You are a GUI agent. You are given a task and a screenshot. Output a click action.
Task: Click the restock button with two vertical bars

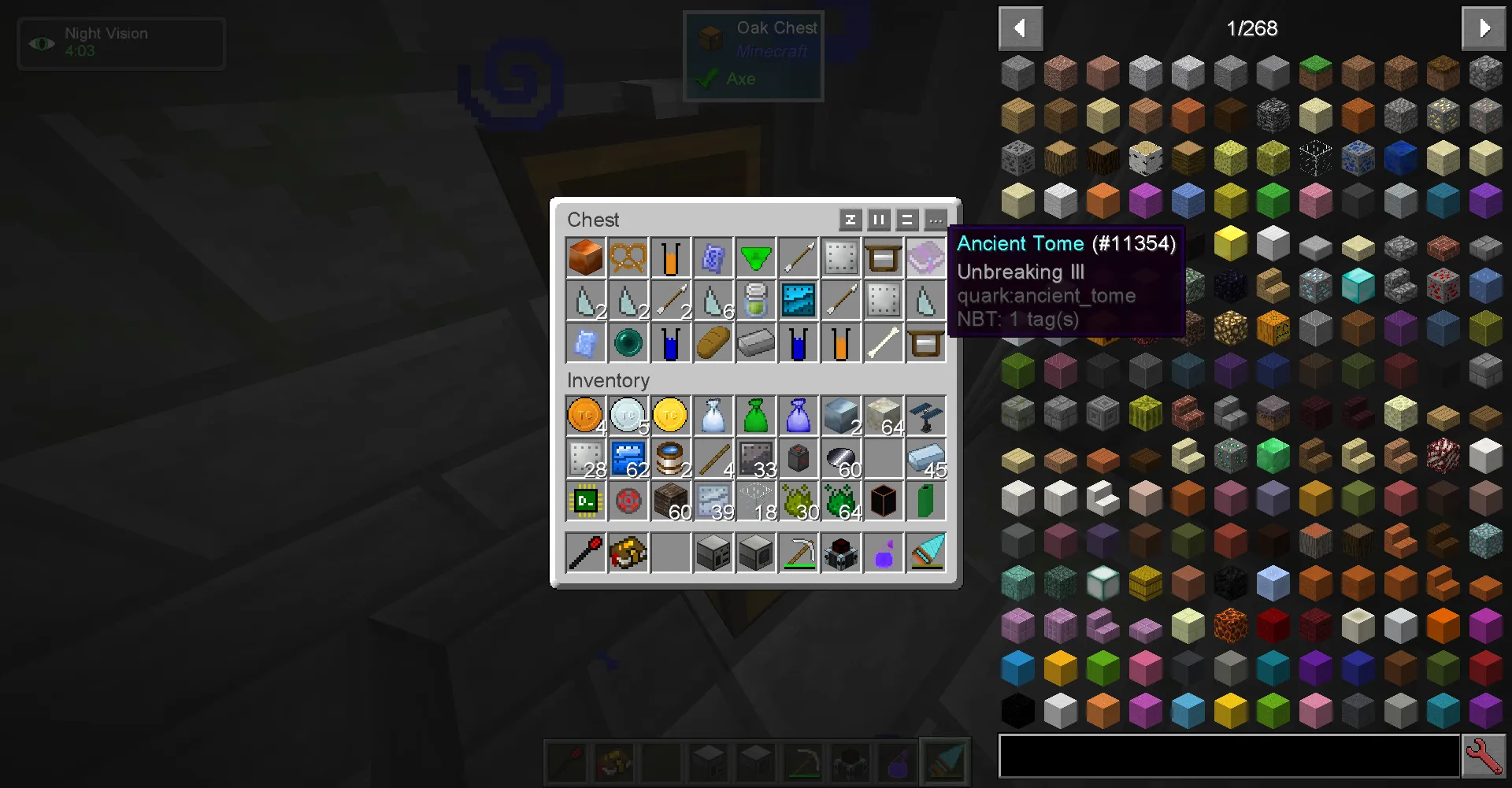878,220
